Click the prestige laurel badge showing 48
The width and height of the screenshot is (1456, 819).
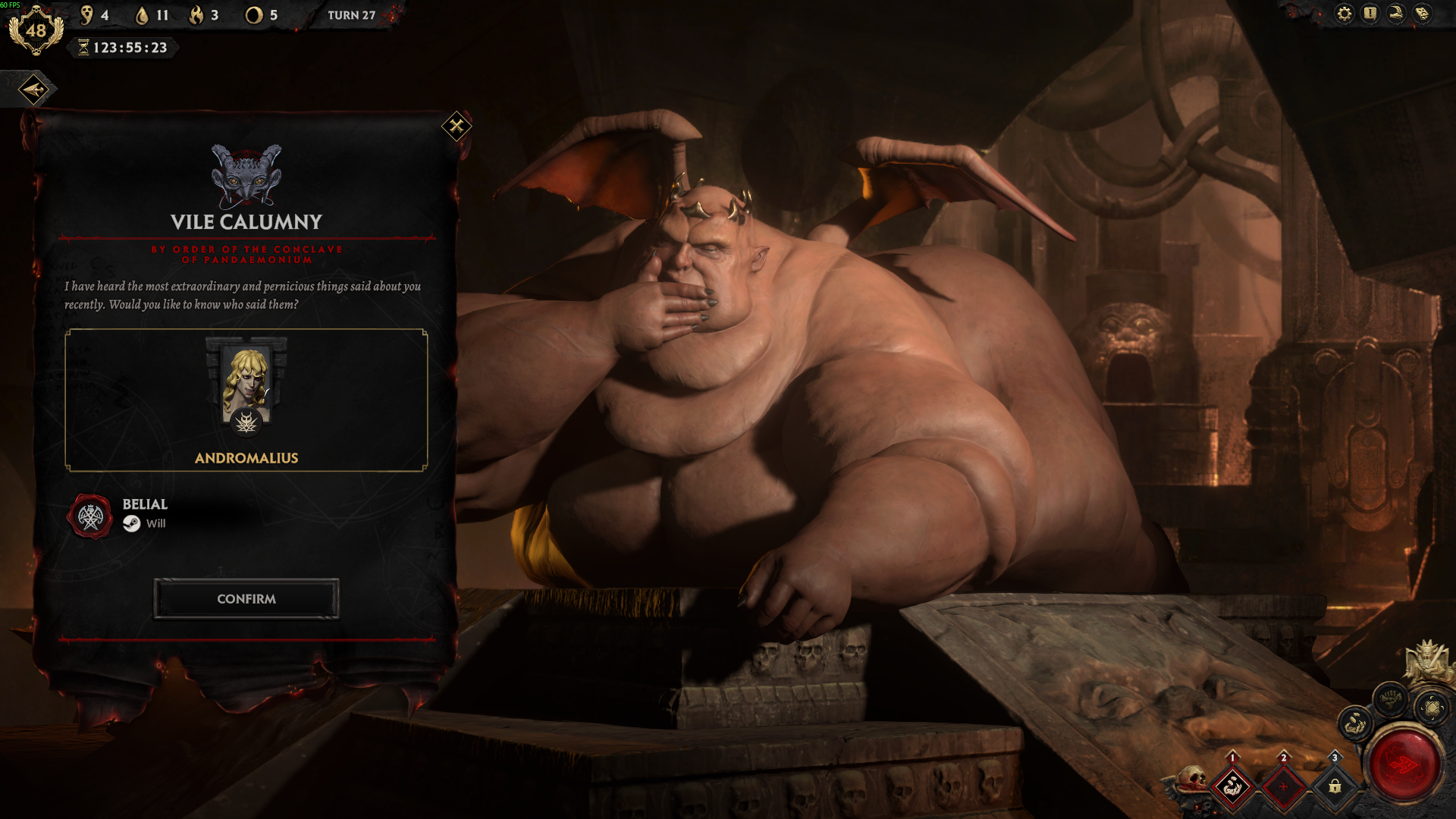point(36,31)
